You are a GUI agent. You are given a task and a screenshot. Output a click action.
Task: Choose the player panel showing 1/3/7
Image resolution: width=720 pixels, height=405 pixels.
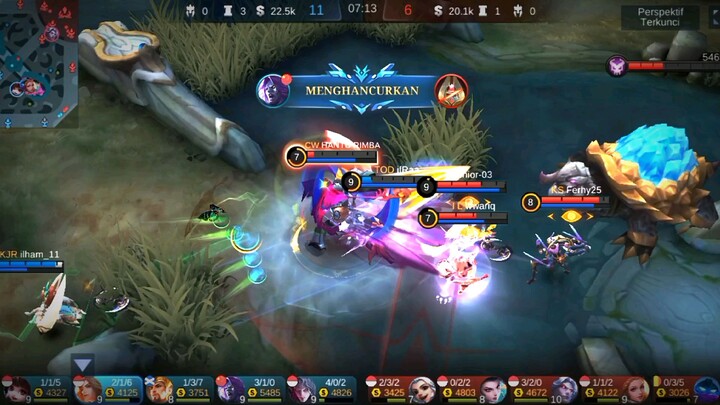tap(179, 389)
